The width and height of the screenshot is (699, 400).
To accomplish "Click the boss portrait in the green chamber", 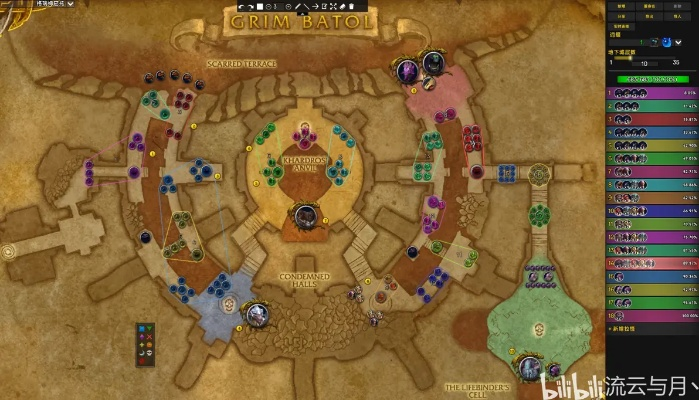I will (531, 369).
